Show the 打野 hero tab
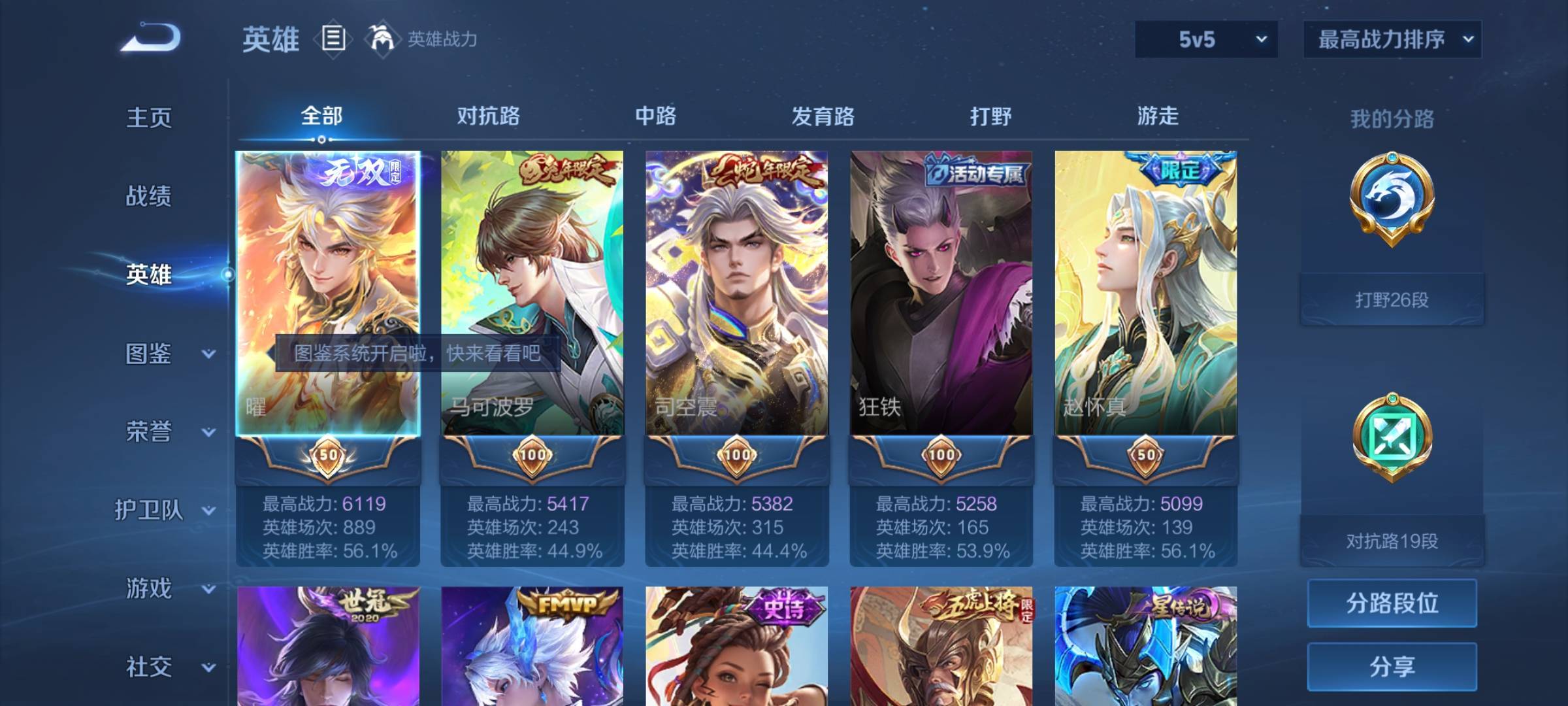Image resolution: width=1568 pixels, height=706 pixels. [x=990, y=116]
